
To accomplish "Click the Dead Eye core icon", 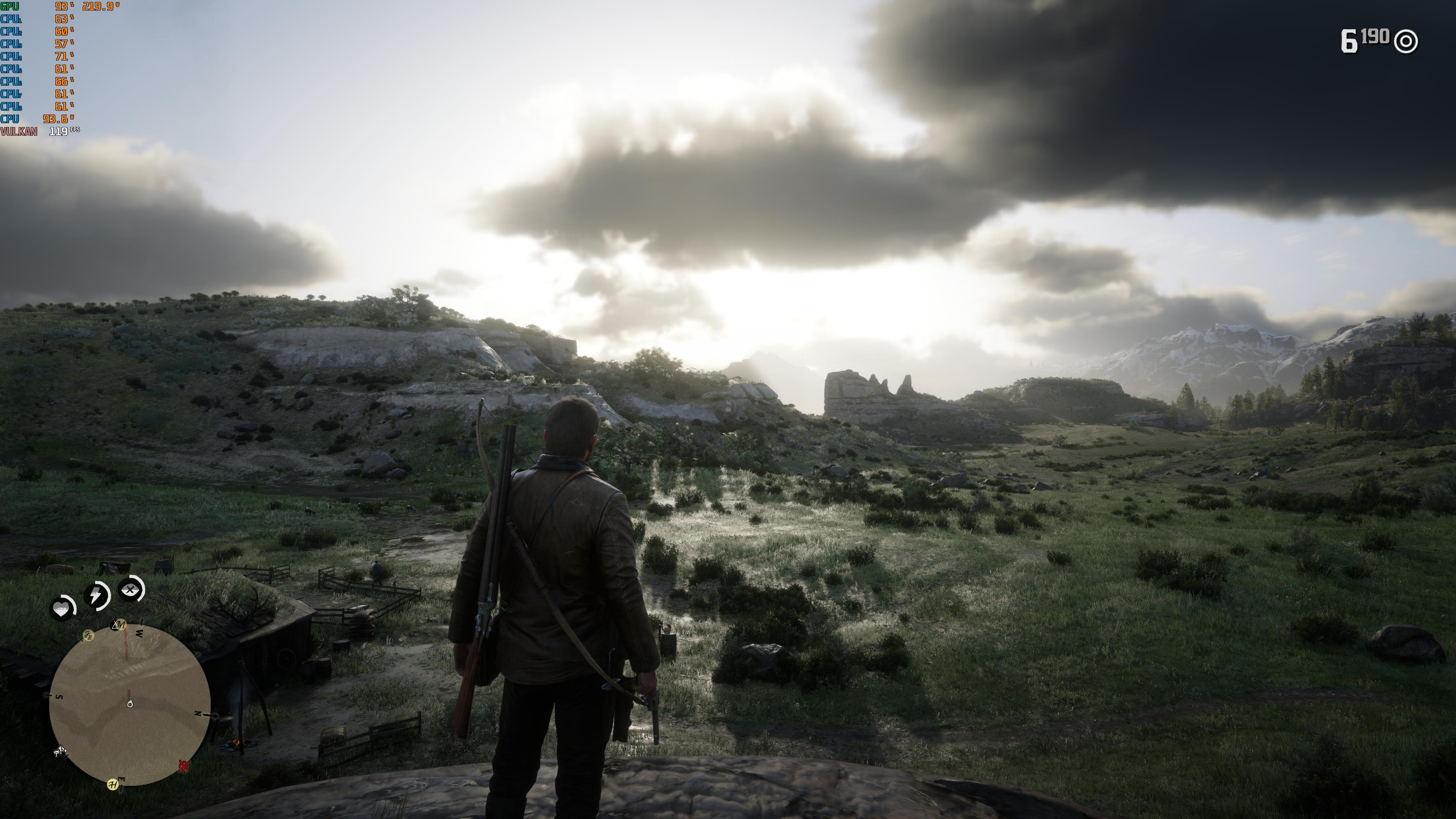I will (x=130, y=591).
